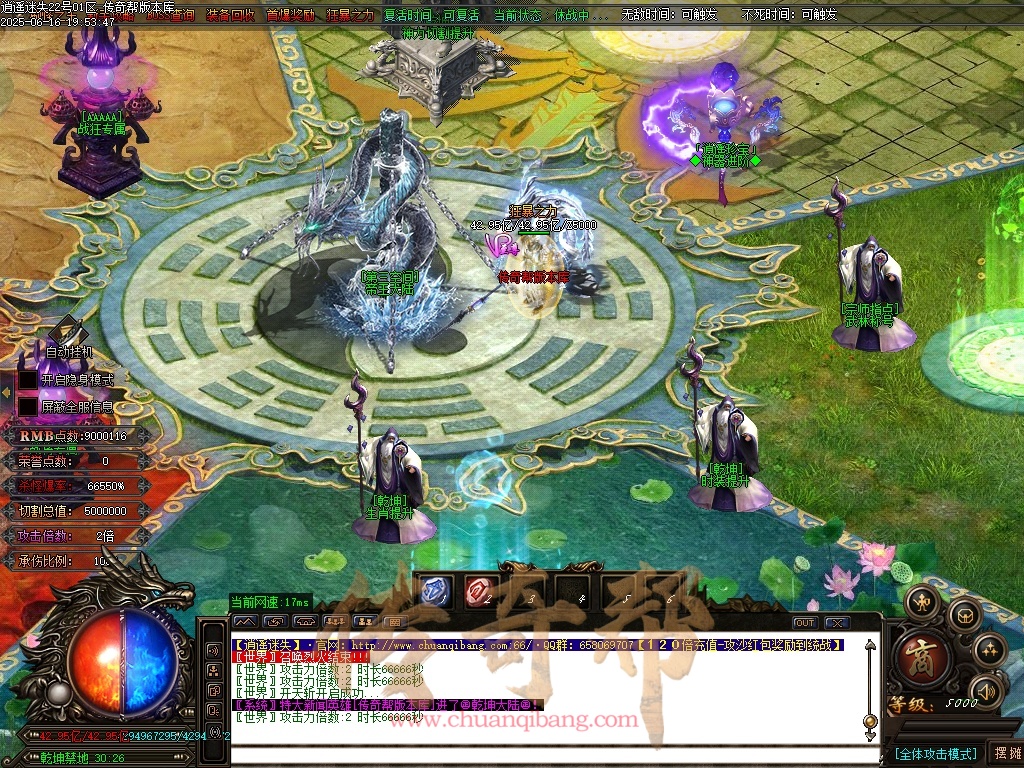Viewport: 1024px width, 768px height.
Task: Toggle the 开启隐身模式 stealth mode checkbox
Action: tap(28, 380)
